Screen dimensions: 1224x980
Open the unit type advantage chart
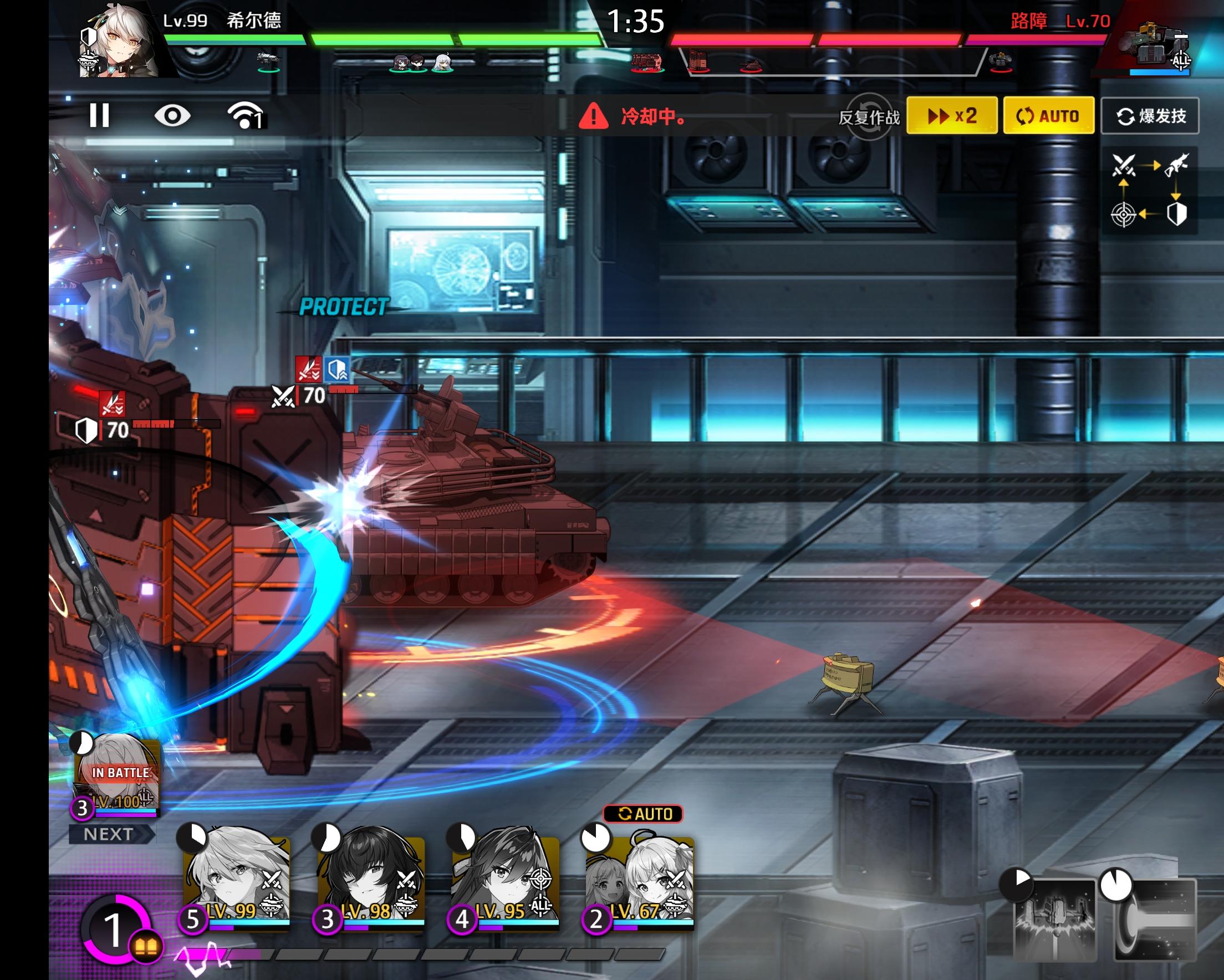(1150, 190)
